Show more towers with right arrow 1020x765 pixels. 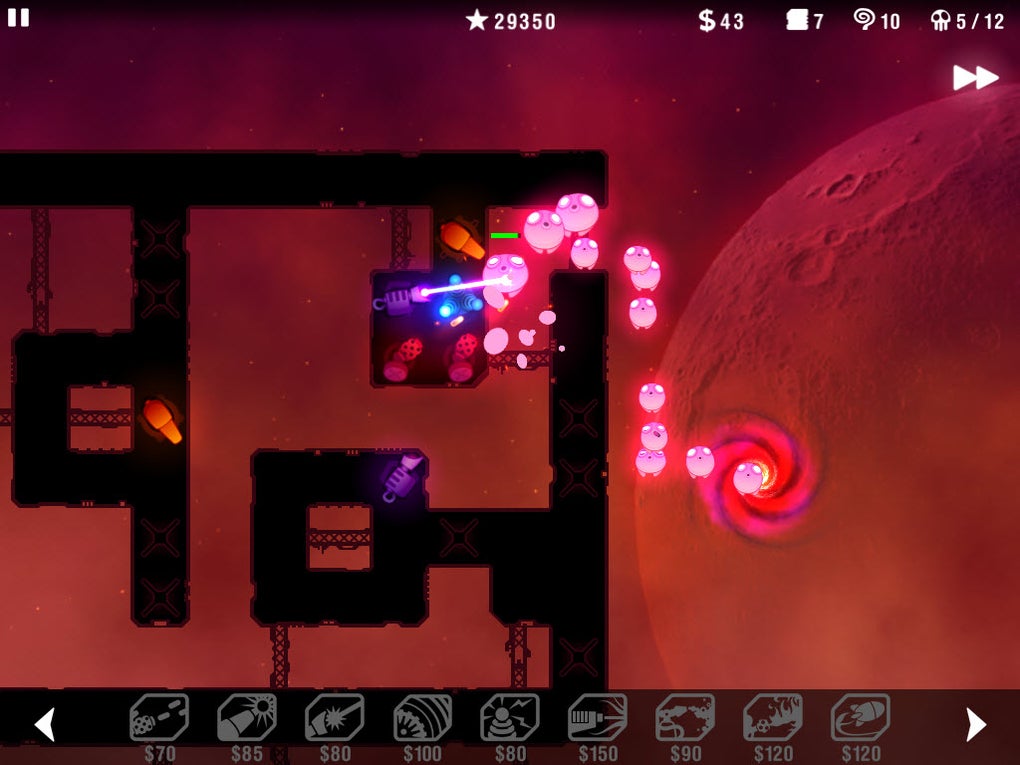976,724
